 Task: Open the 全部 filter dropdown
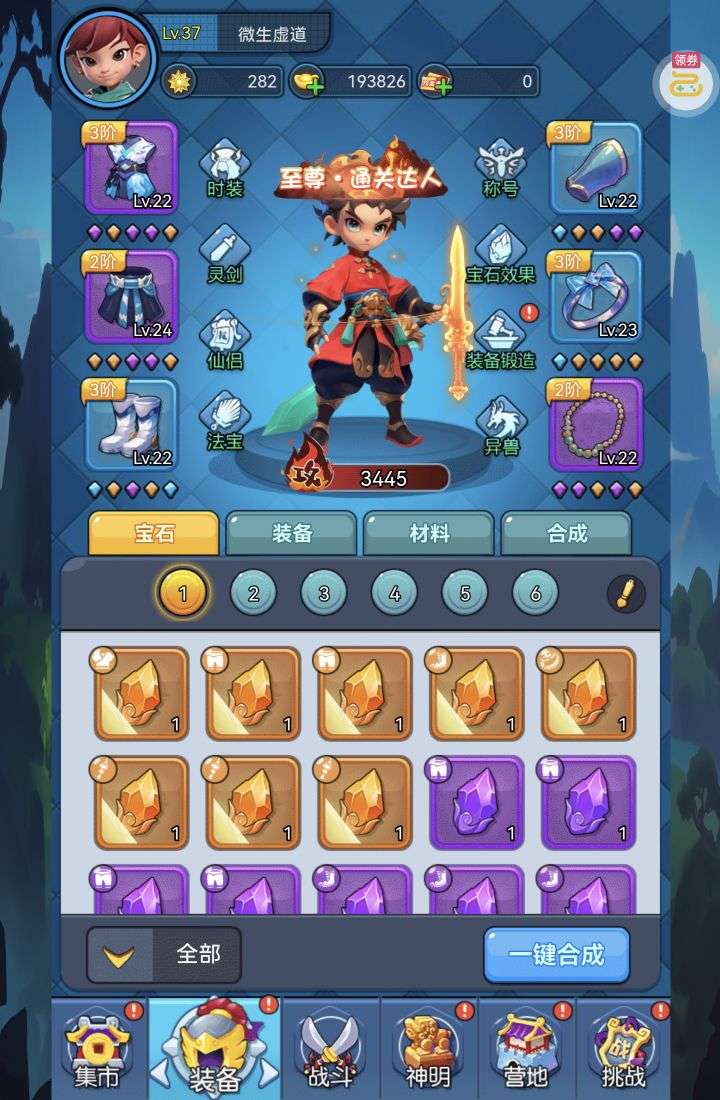point(166,954)
